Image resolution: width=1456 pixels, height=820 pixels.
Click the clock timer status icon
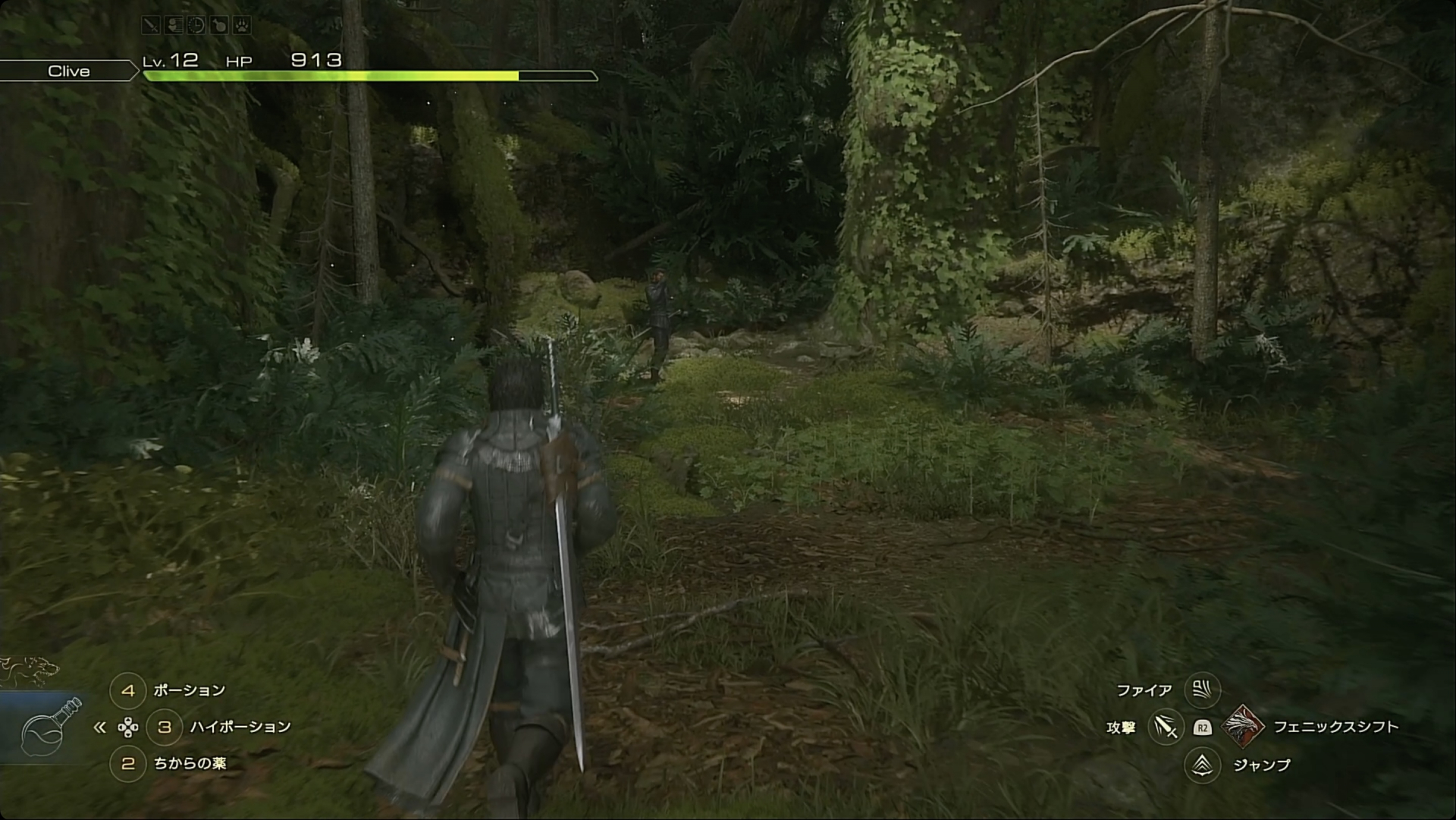[x=196, y=25]
